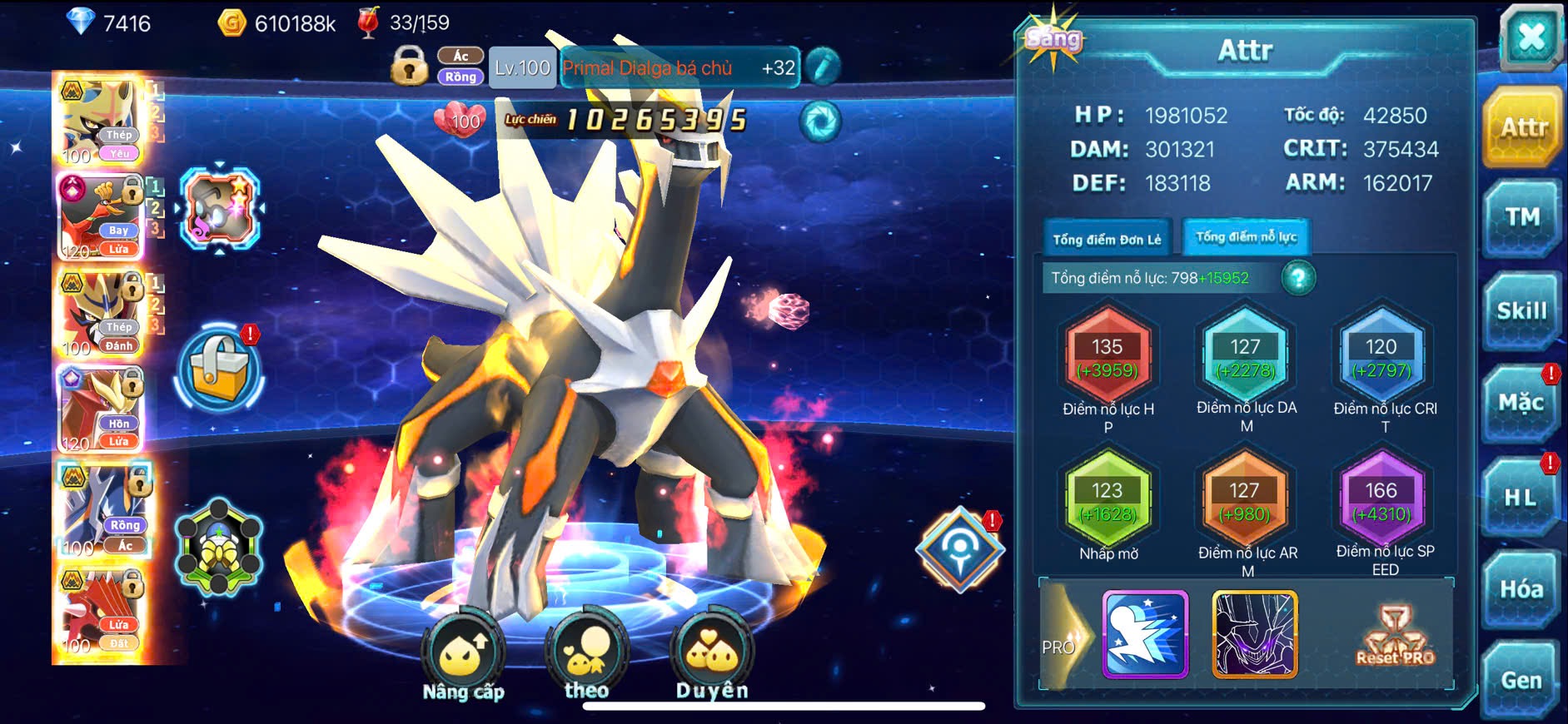Open the HL side tab
The width and height of the screenshot is (1568, 724).
[1521, 498]
